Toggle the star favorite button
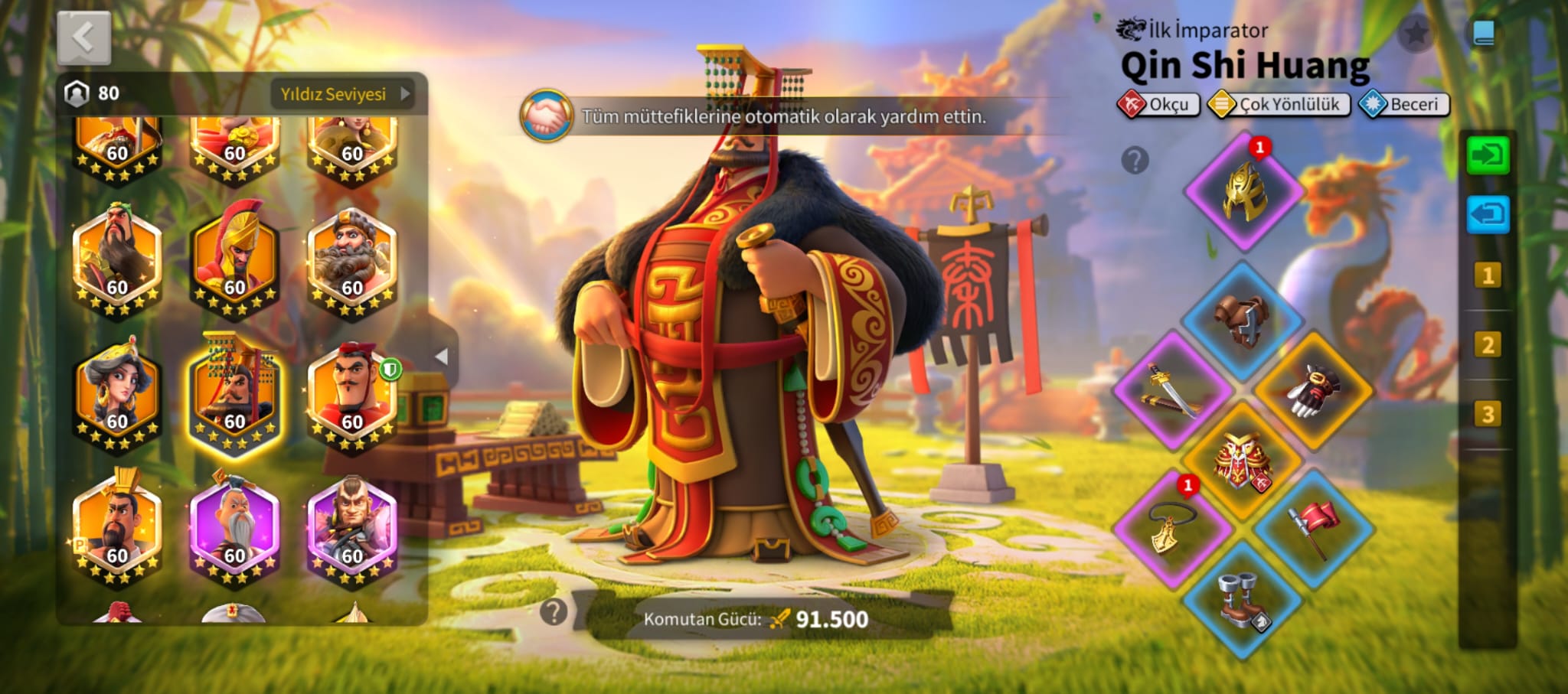1568x694 pixels. coord(1416,33)
